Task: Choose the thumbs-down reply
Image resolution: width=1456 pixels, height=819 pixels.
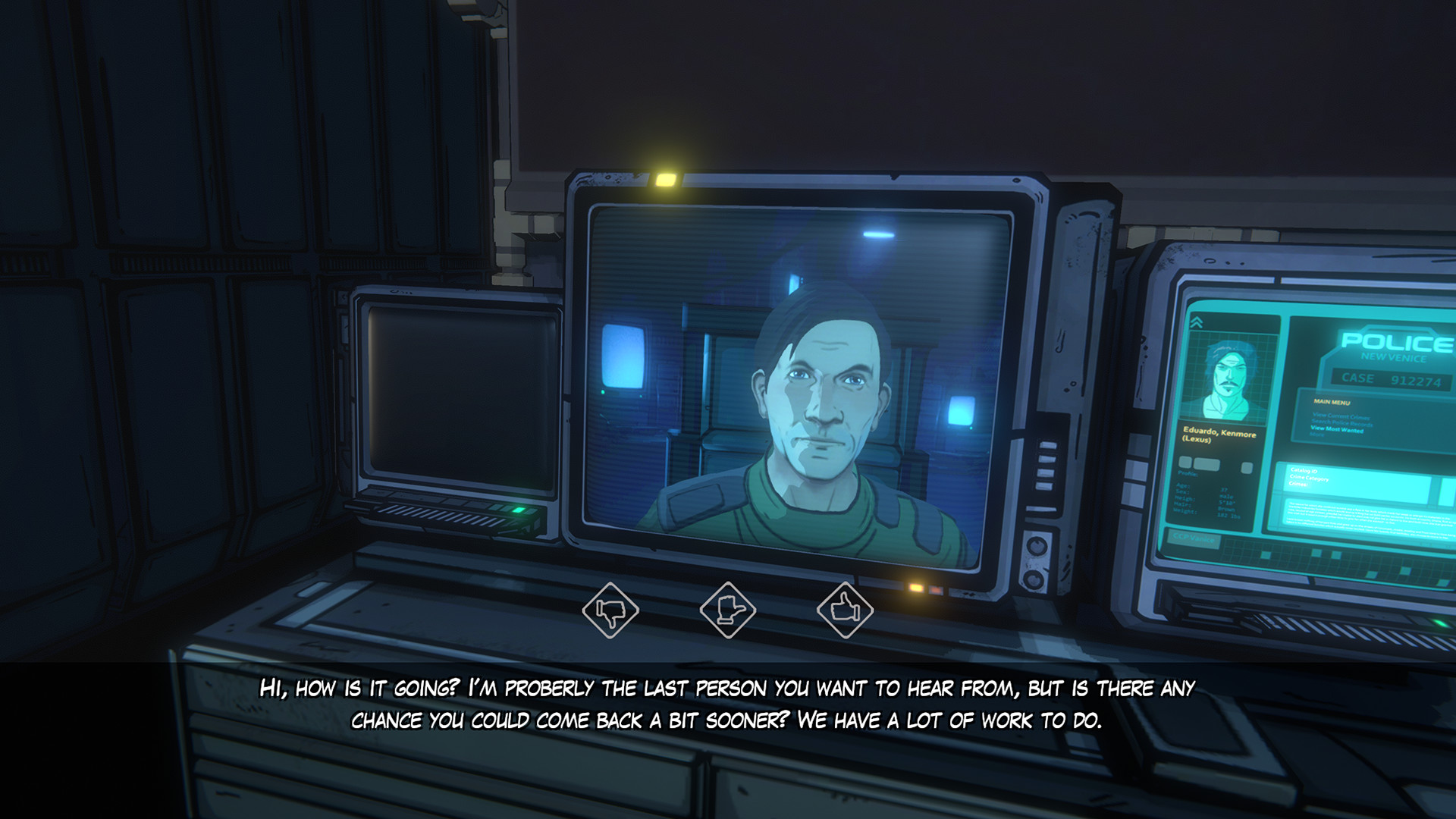Action: [610, 610]
